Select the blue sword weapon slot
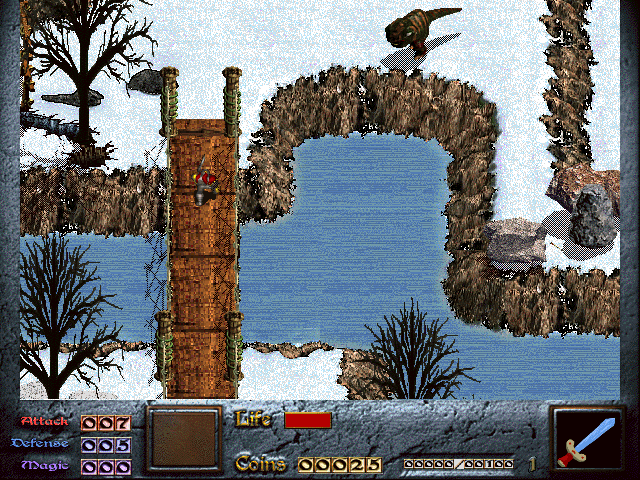The image size is (640, 480). 588,439
